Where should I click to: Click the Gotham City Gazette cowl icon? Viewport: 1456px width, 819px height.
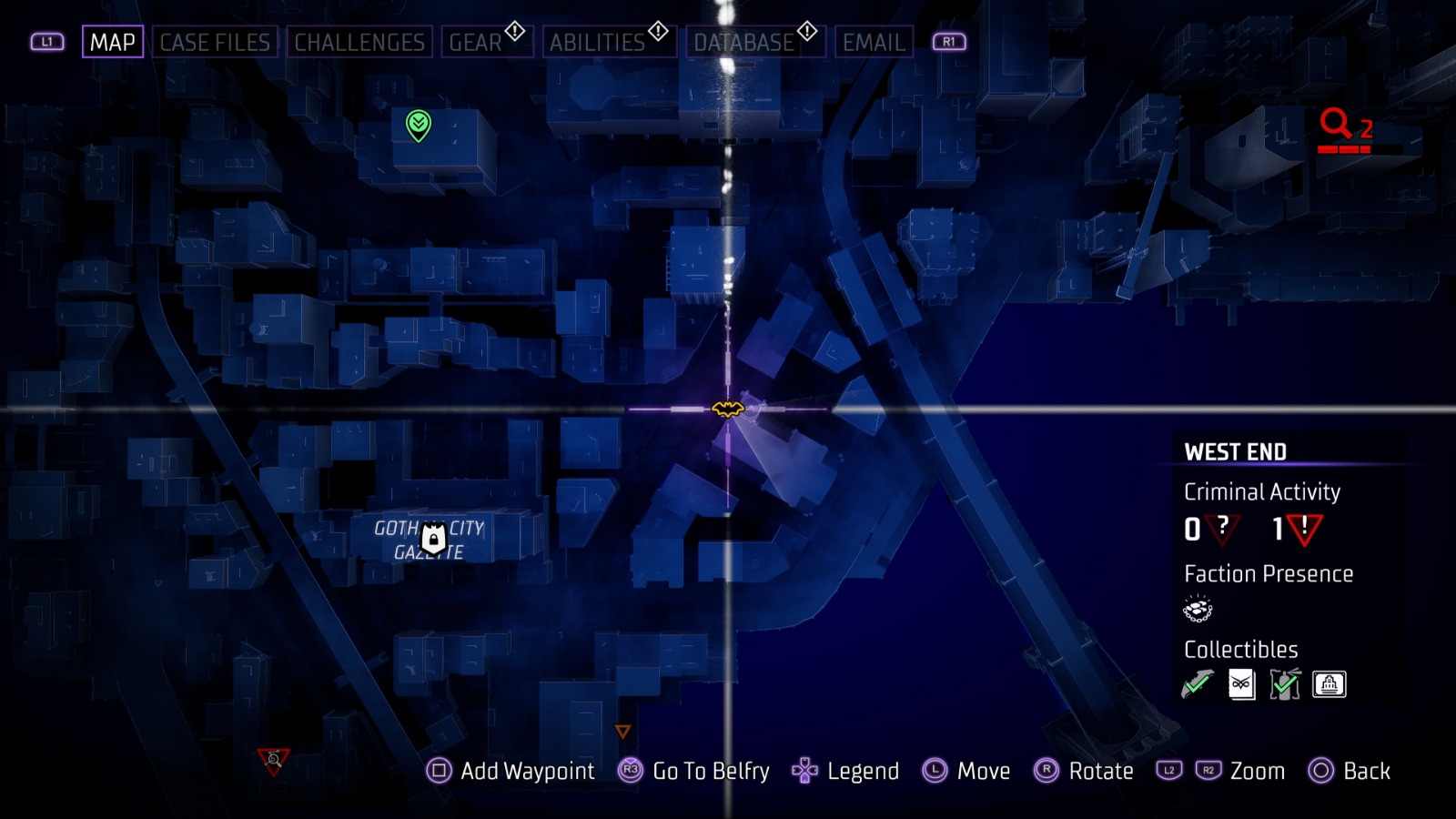tap(435, 538)
